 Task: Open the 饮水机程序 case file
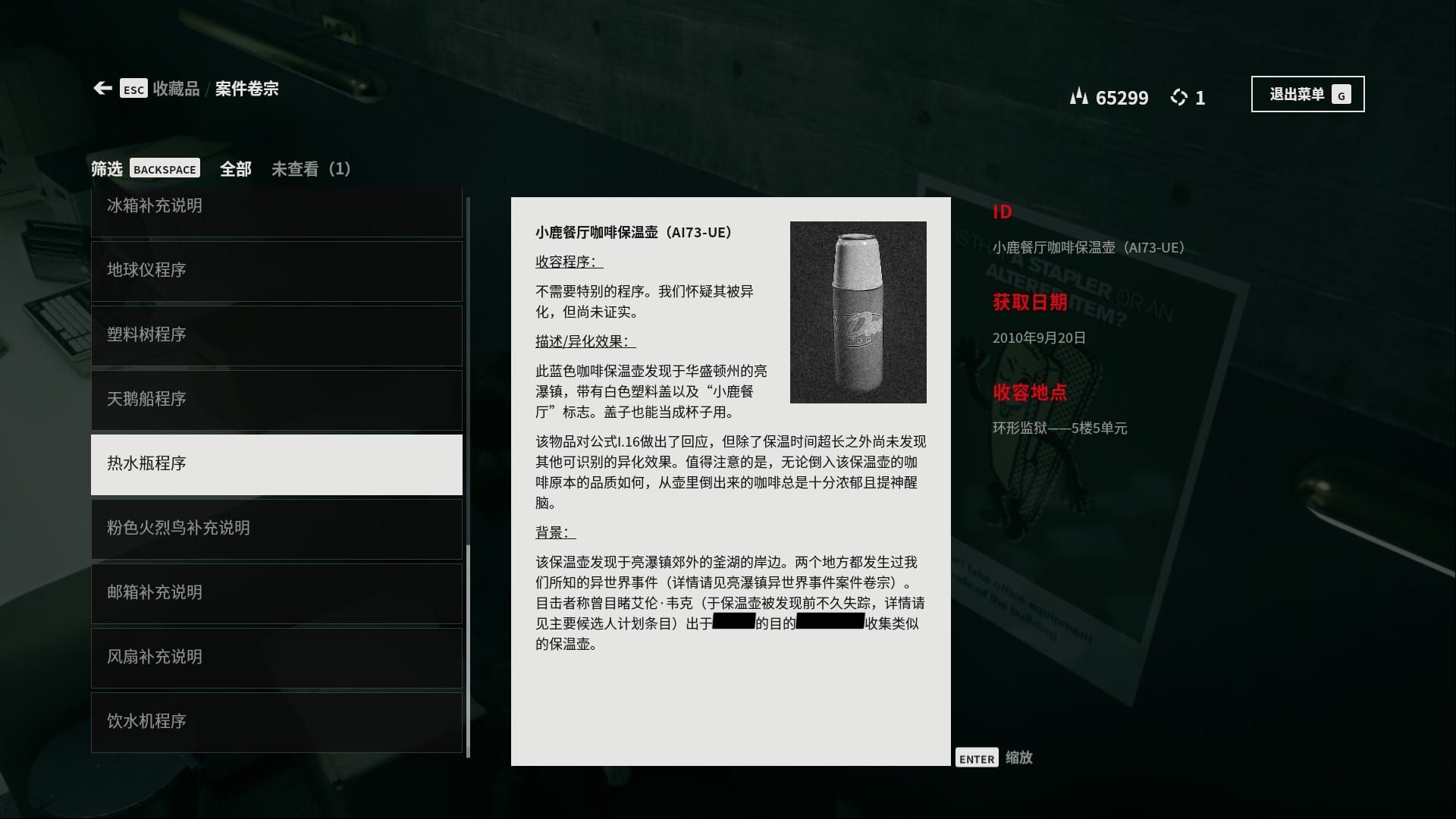(276, 722)
